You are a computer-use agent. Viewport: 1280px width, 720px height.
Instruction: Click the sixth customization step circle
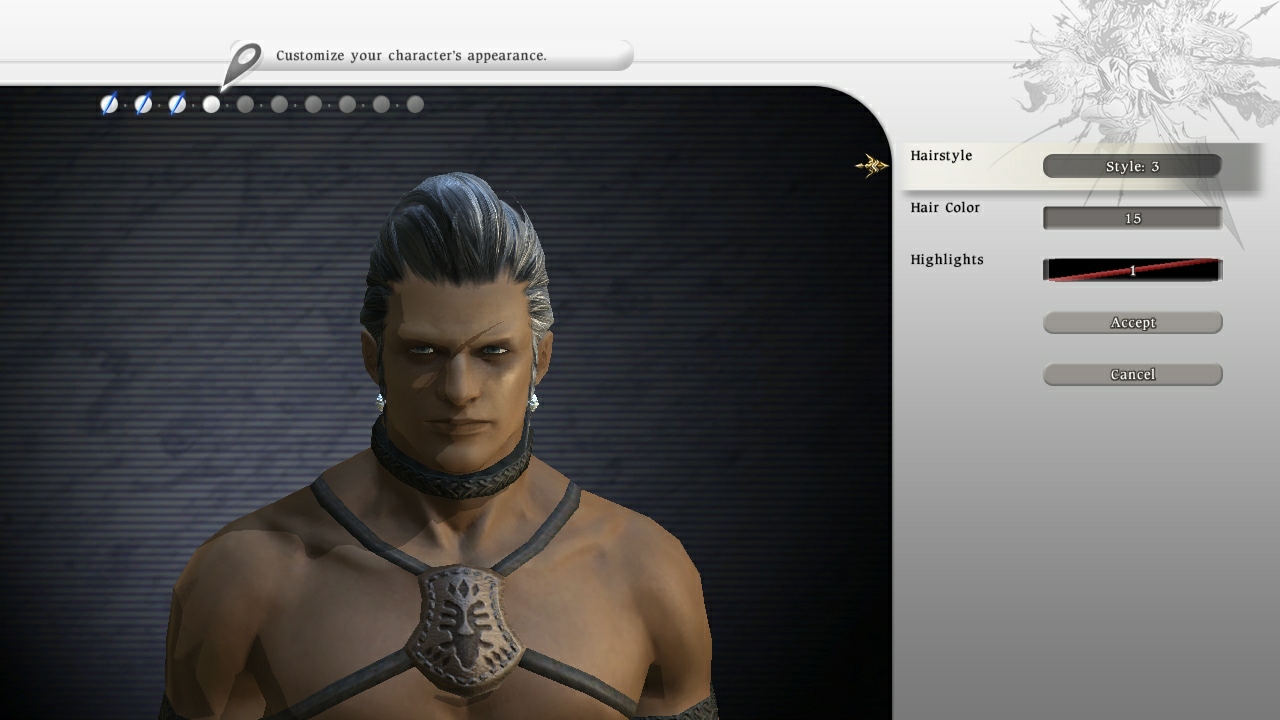pos(279,103)
